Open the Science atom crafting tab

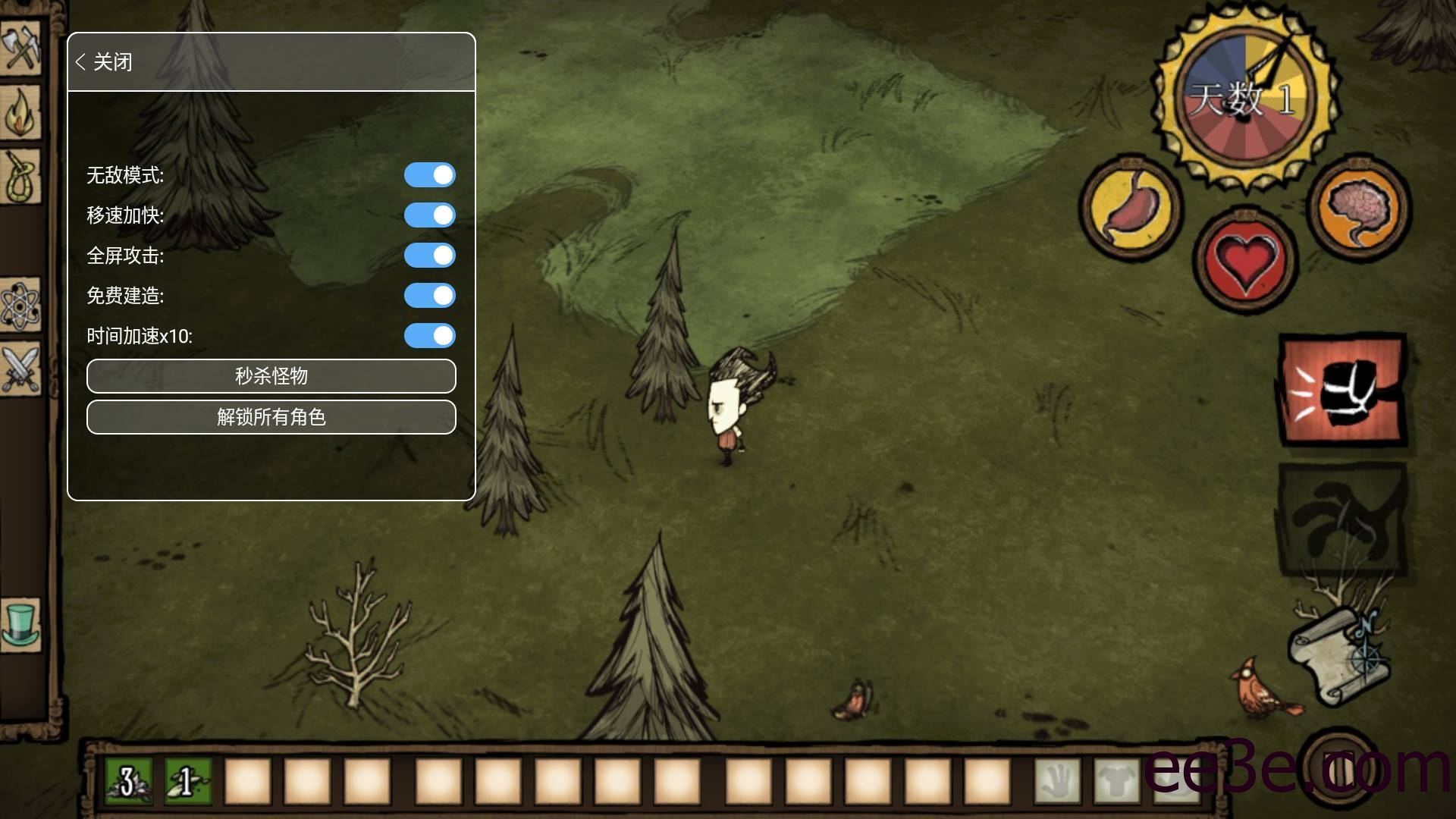(x=20, y=305)
